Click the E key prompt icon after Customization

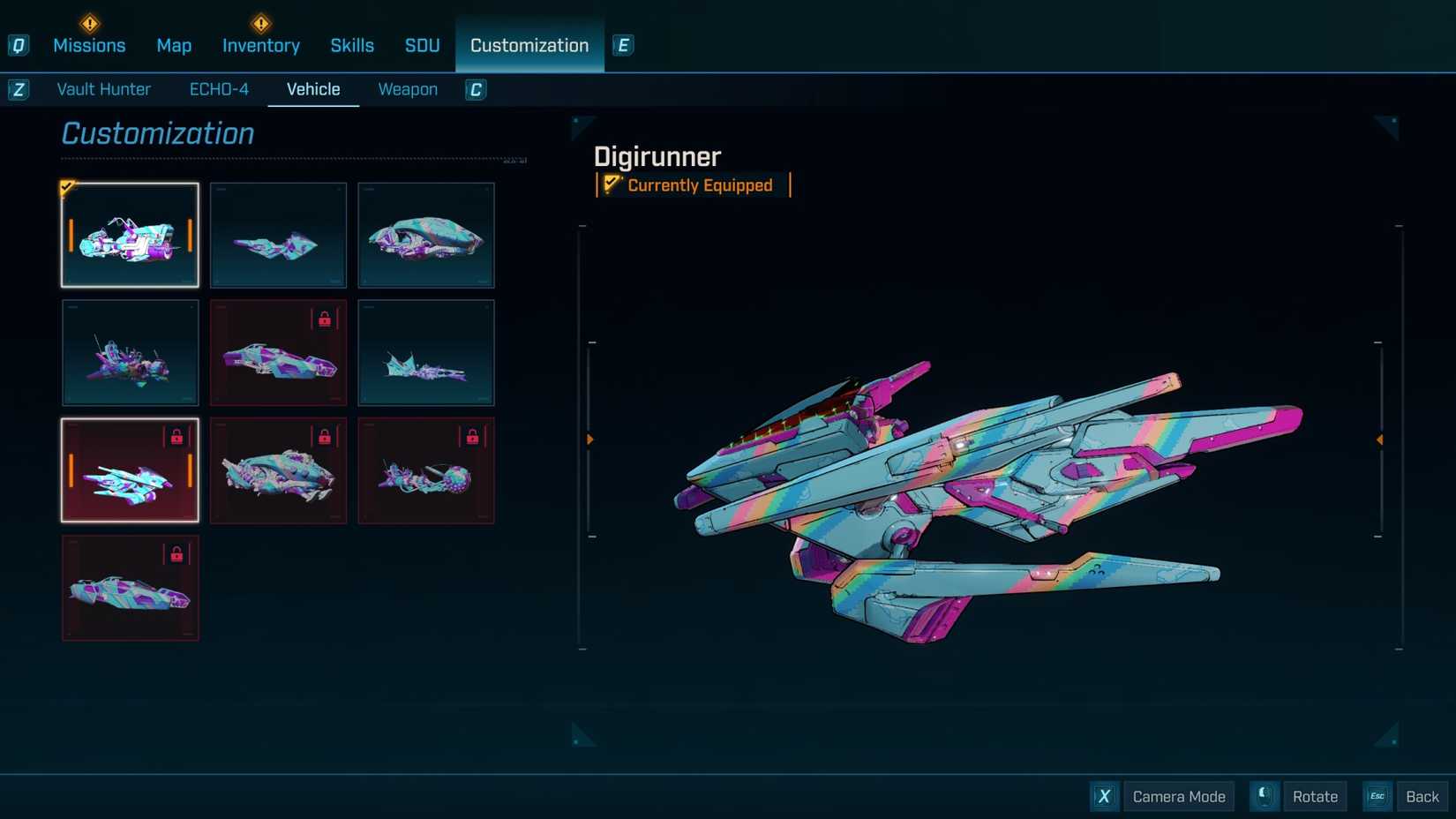[624, 45]
